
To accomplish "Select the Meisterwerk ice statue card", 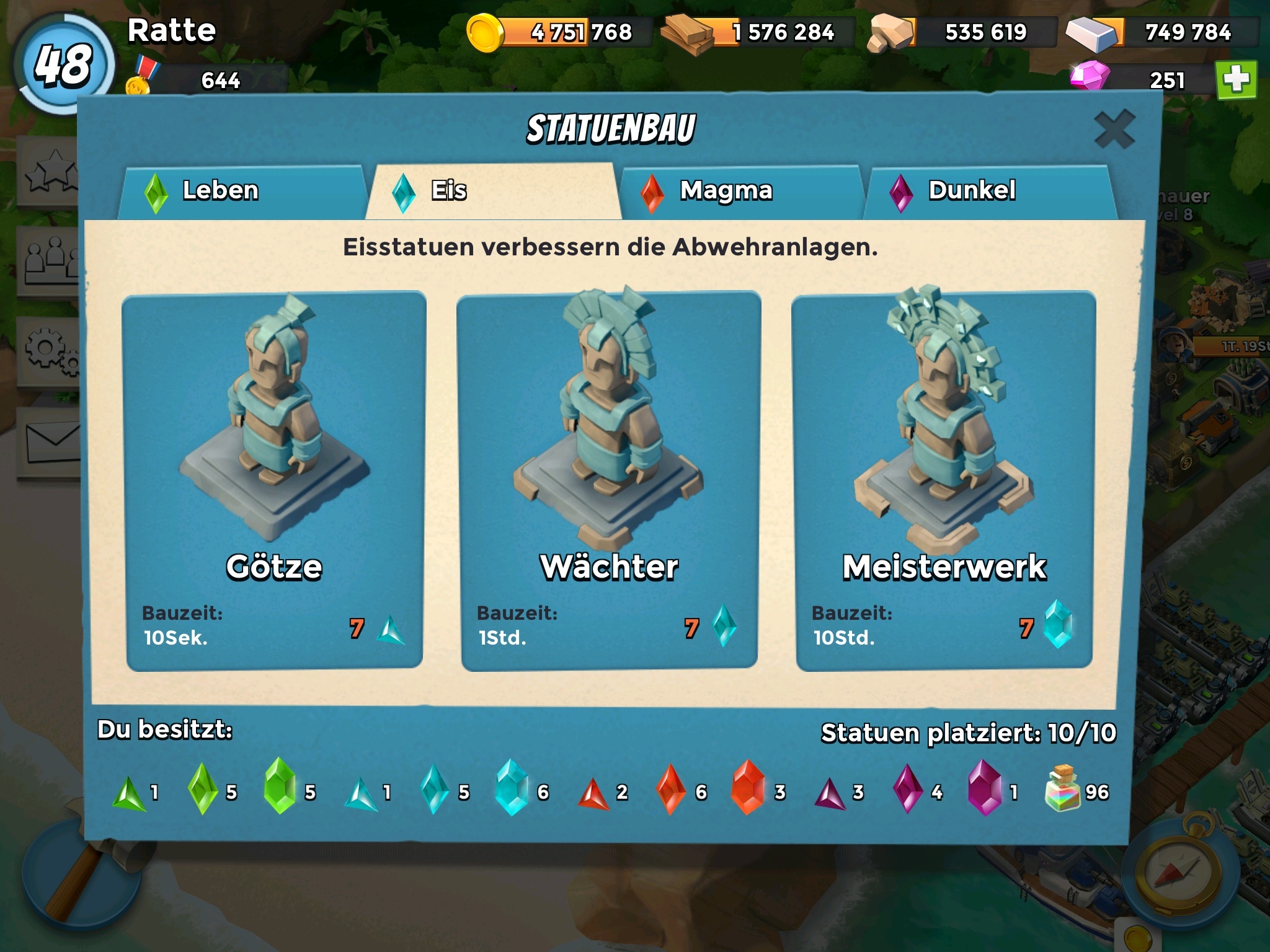I will tap(944, 481).
